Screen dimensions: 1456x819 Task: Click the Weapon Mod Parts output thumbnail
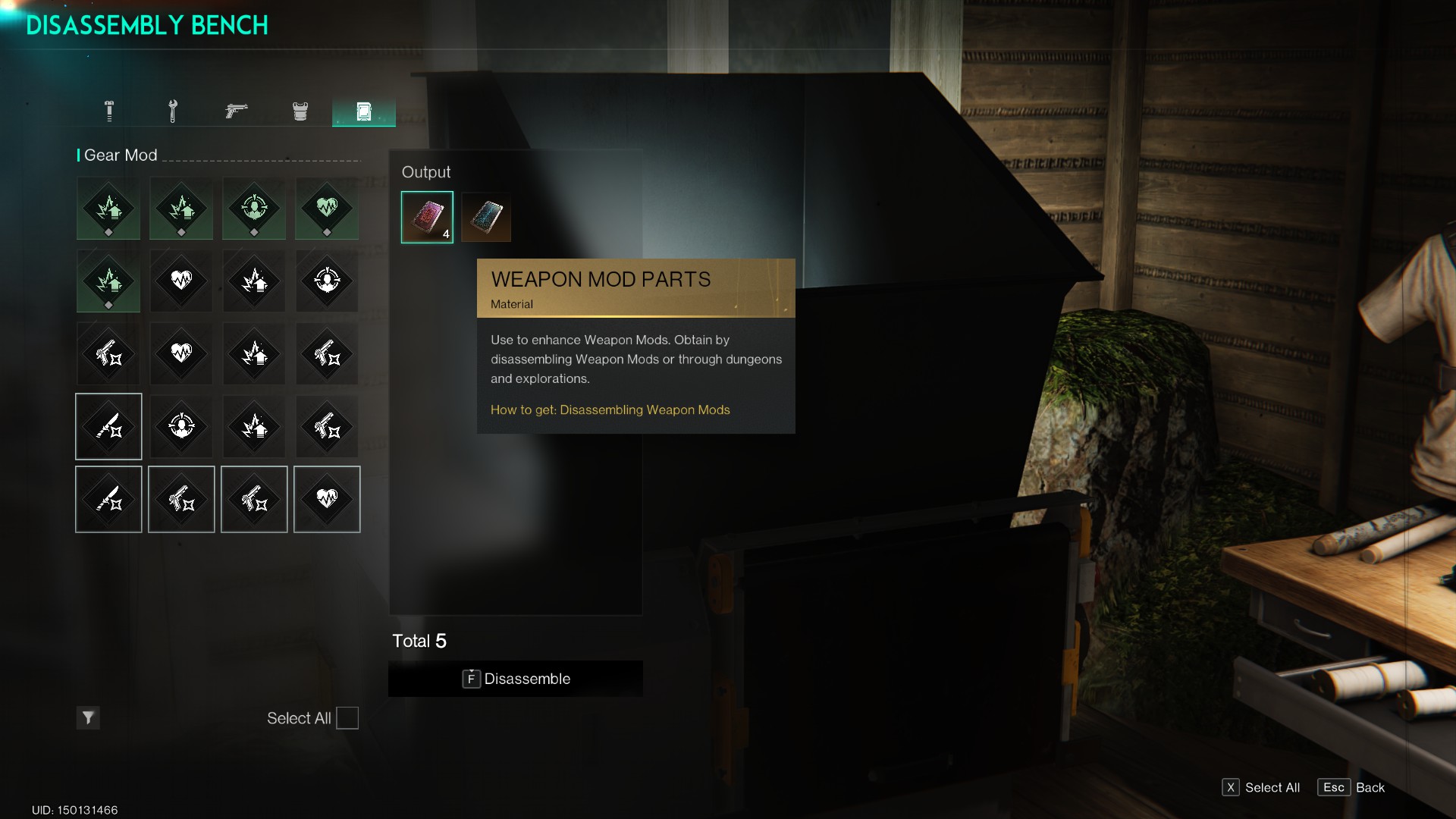pyautogui.click(x=427, y=217)
